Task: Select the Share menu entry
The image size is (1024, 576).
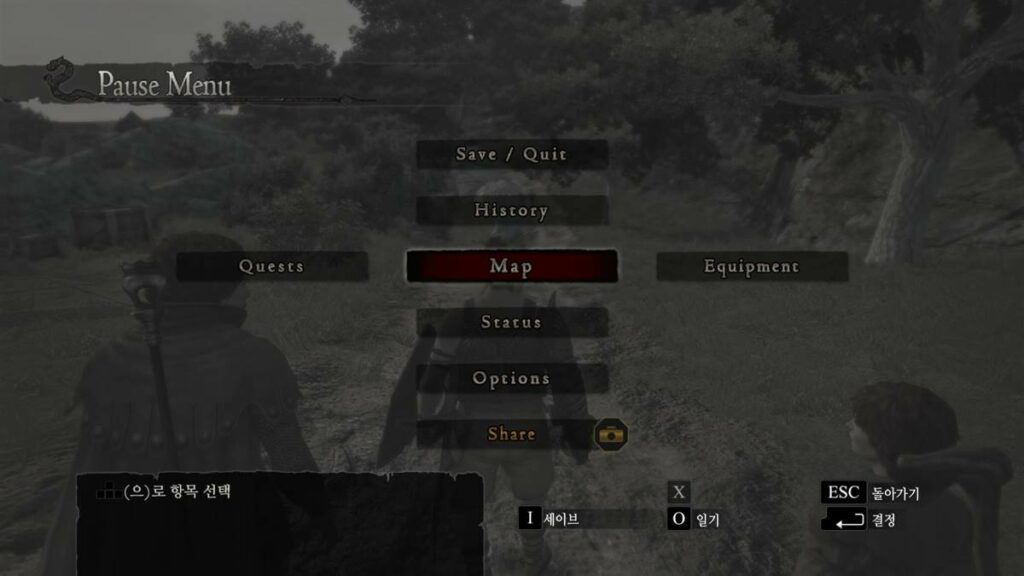Action: pos(511,435)
